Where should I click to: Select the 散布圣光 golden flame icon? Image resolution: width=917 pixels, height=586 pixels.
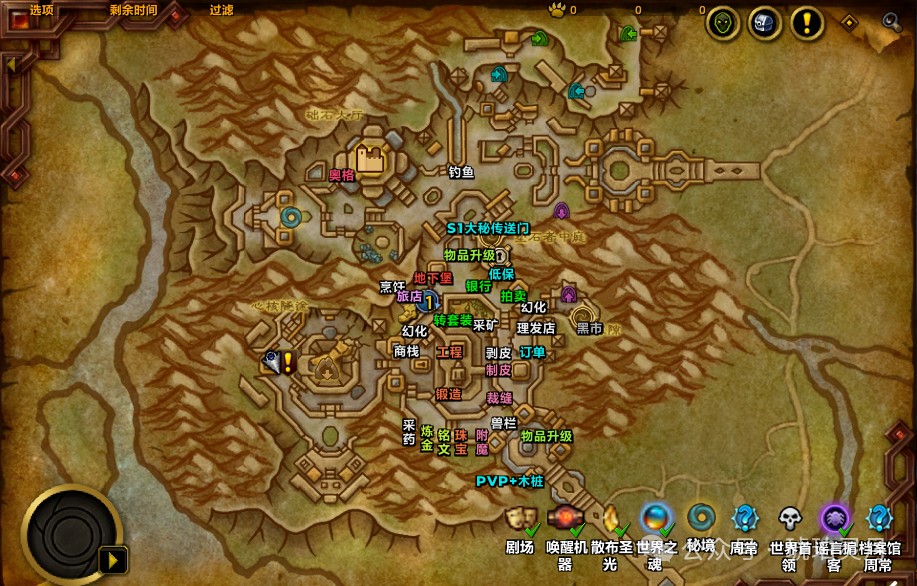[610, 518]
